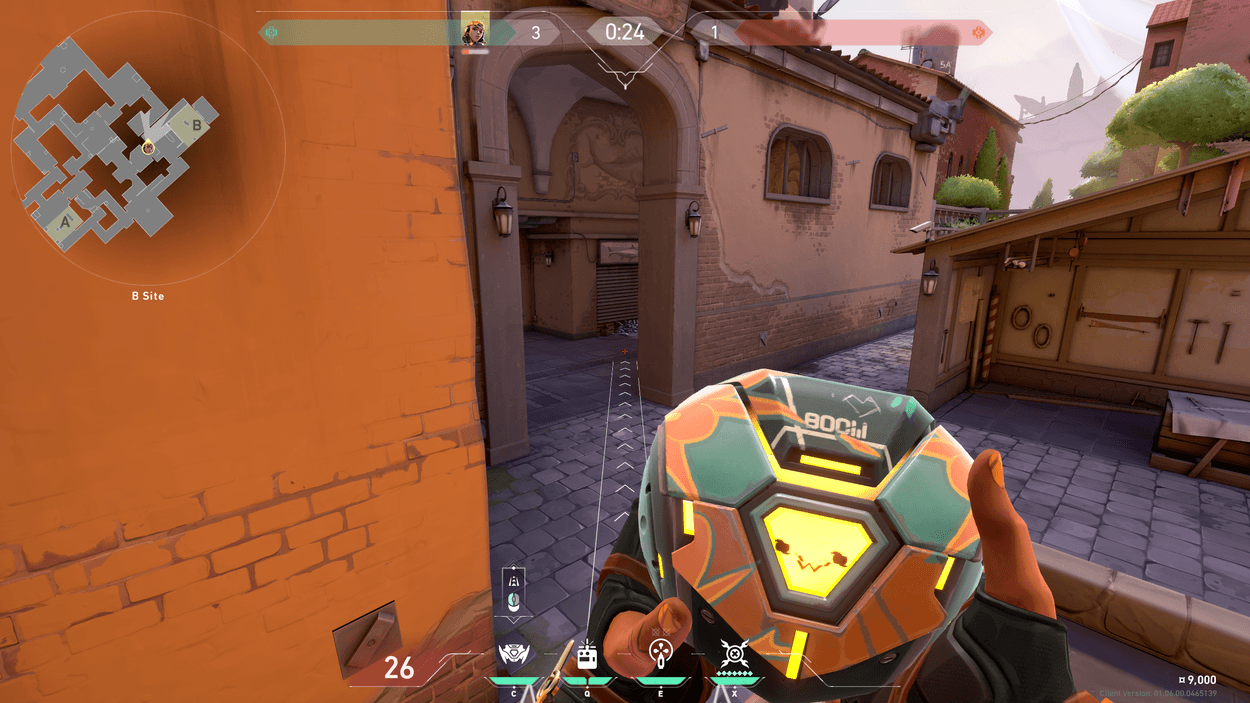Select the Boom Bot ability icon
Viewport: 1250px width, 703px height.
pos(516,656)
